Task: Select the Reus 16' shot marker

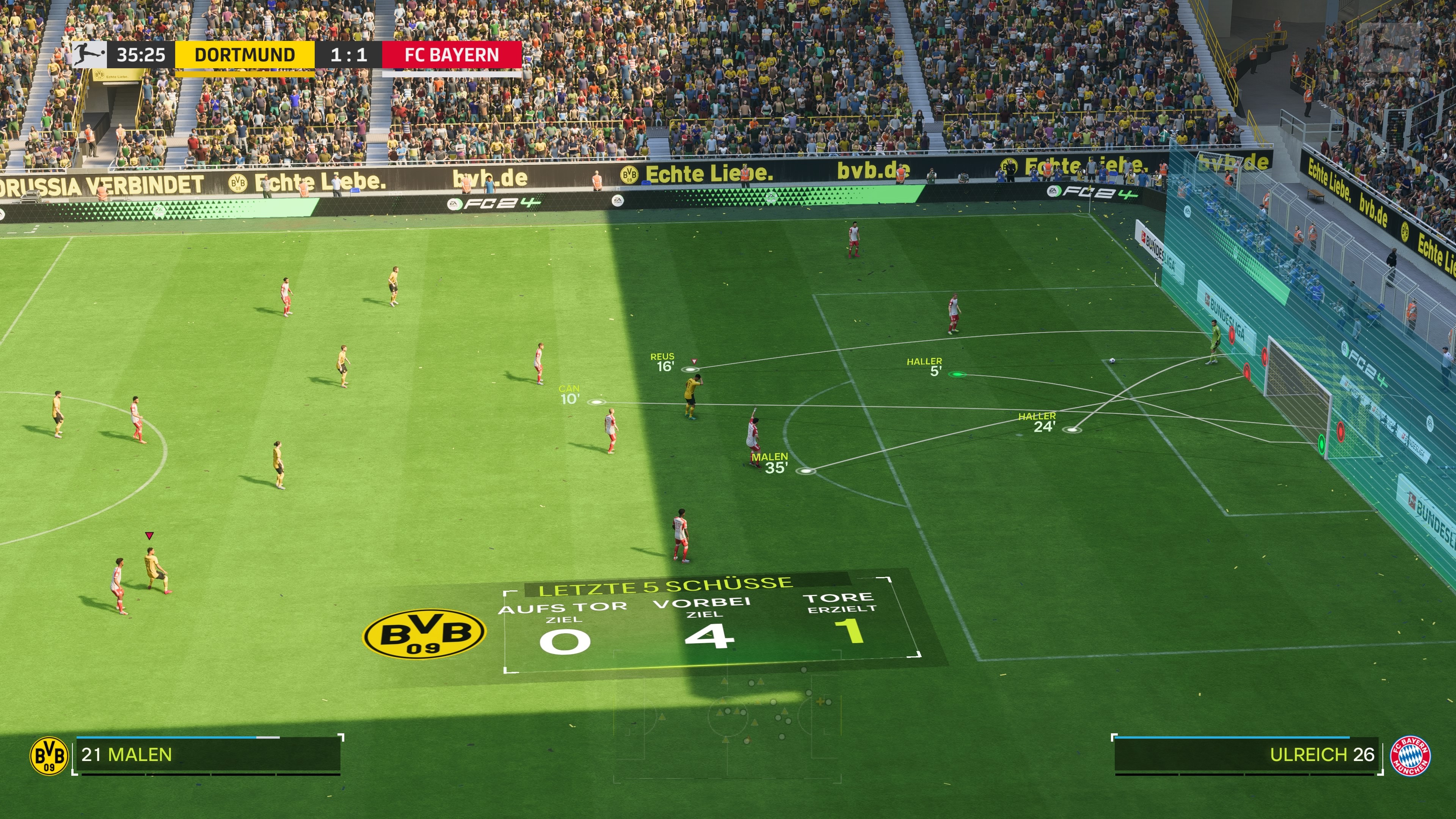Action: pyautogui.click(x=690, y=370)
